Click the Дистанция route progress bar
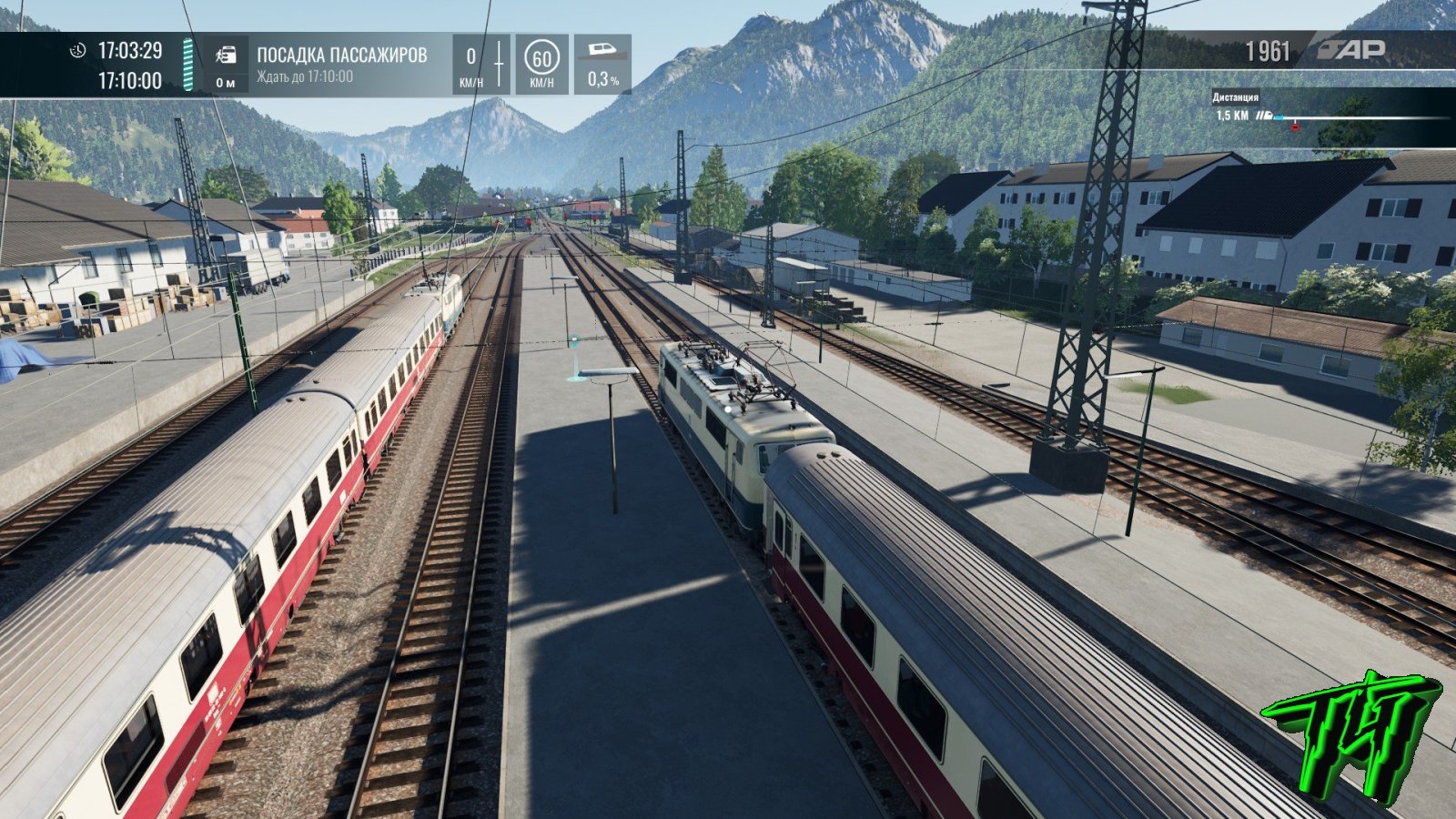Screen dimensions: 1456x819 point(1356,117)
